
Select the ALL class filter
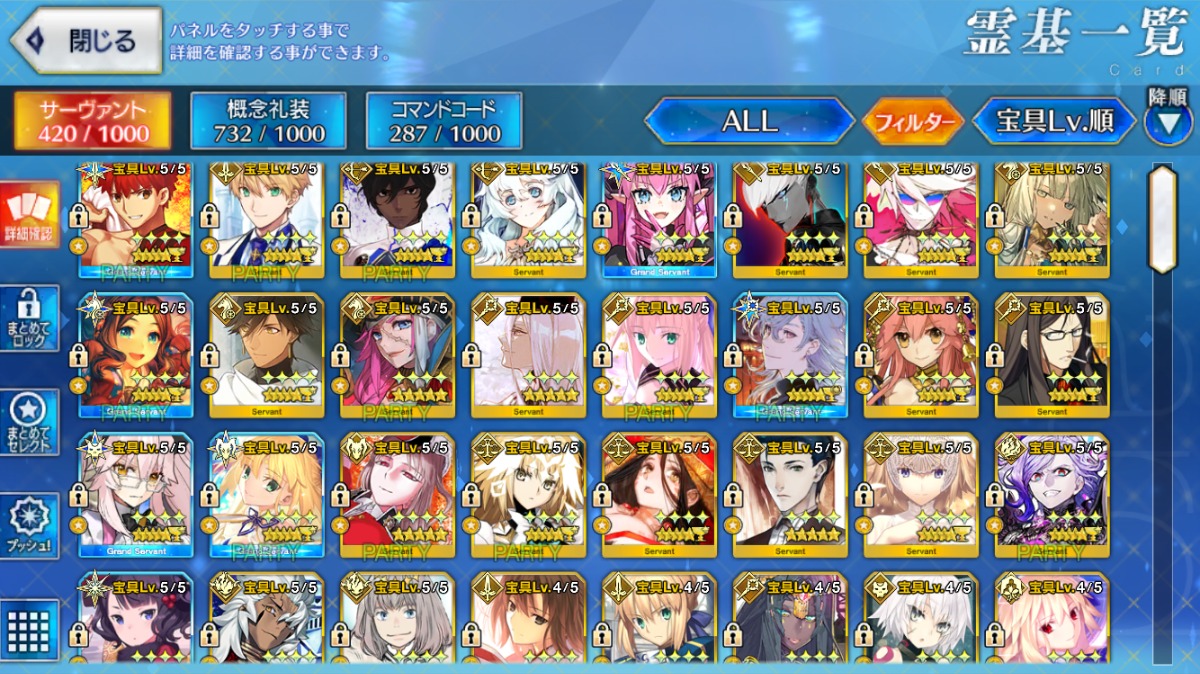pyautogui.click(x=750, y=122)
